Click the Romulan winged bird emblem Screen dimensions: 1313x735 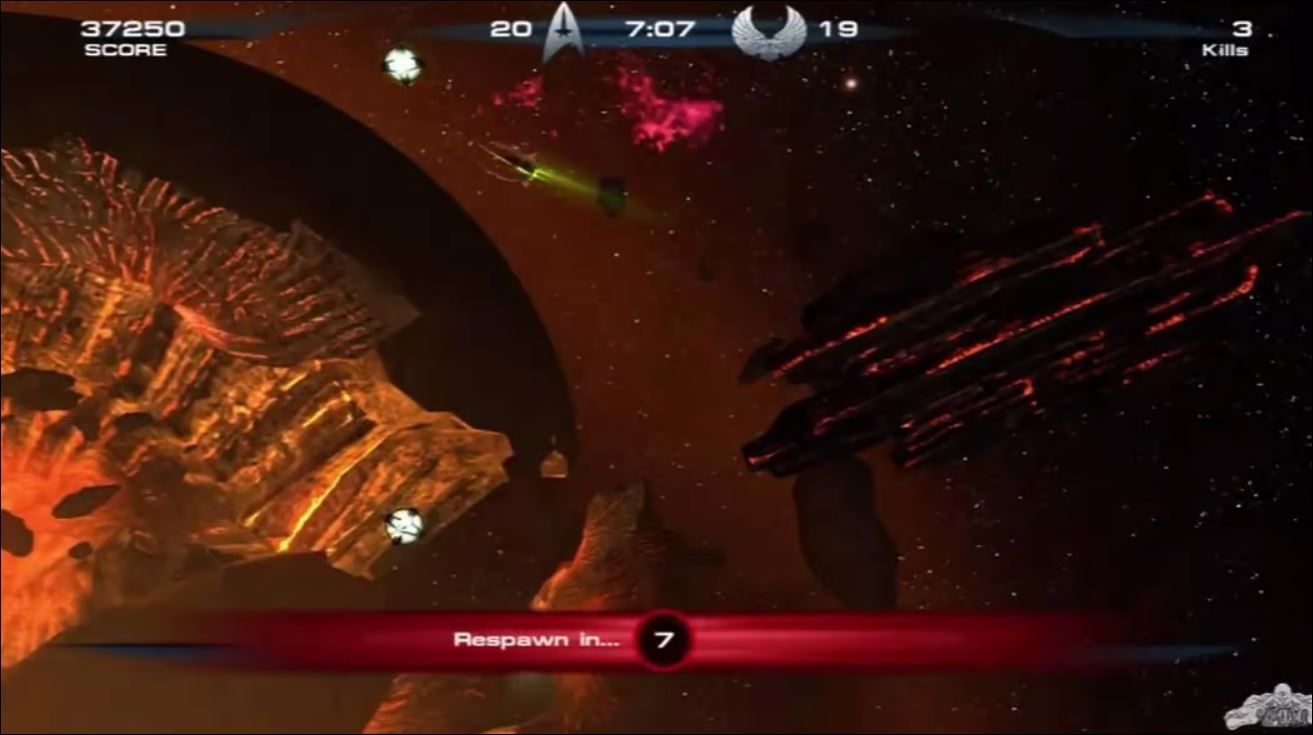(769, 32)
